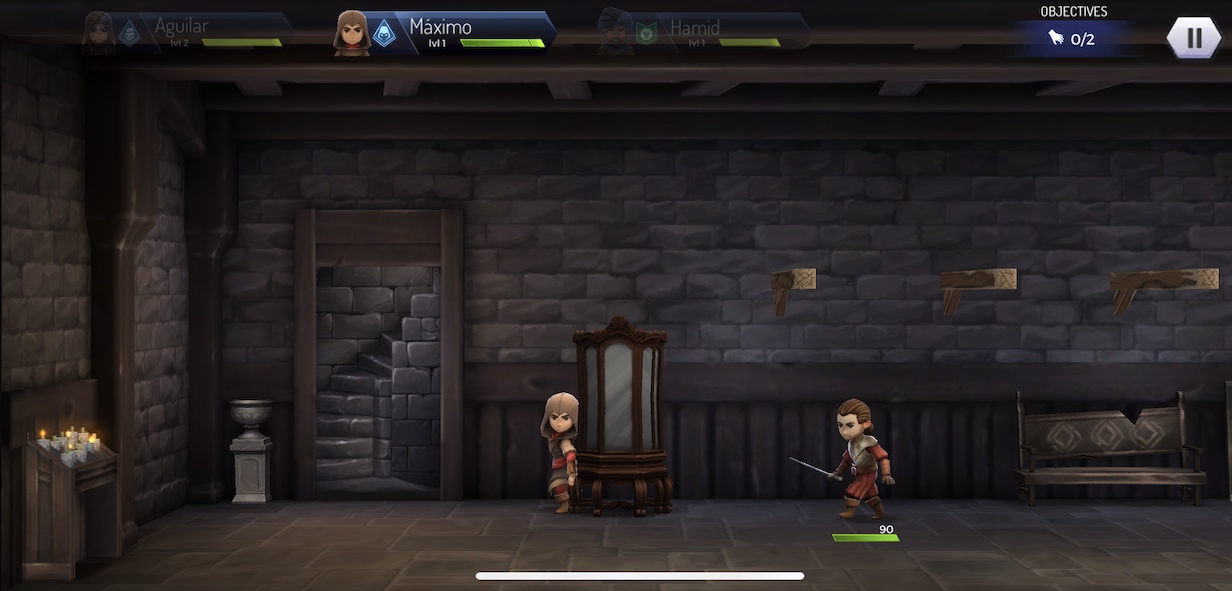1232x591 pixels.
Task: Select the Máximo hero panel
Action: [x=445, y=32]
